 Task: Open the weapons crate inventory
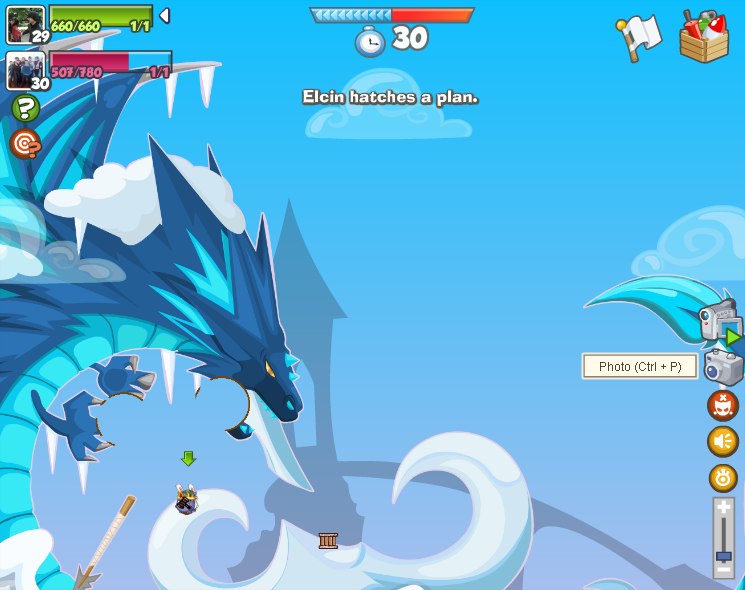pyautogui.click(x=704, y=37)
